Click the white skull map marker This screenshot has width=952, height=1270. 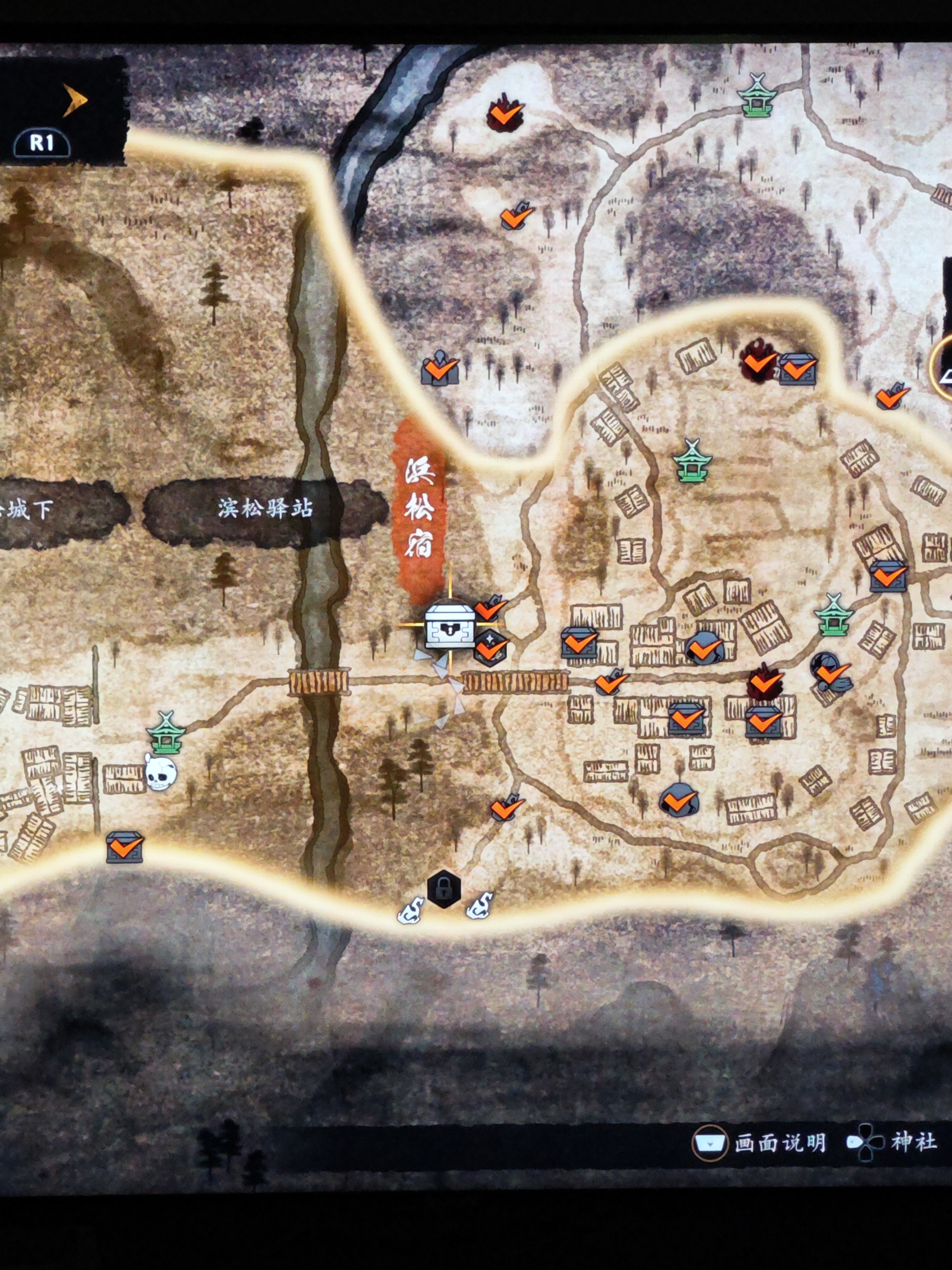click(160, 772)
